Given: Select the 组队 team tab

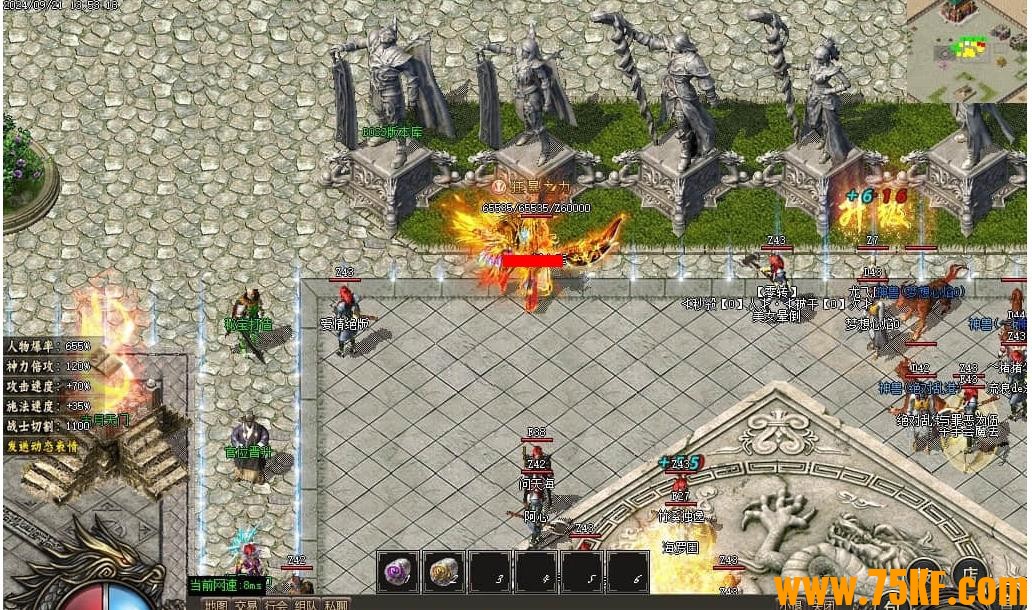Looking at the screenshot, I should tap(306, 604).
